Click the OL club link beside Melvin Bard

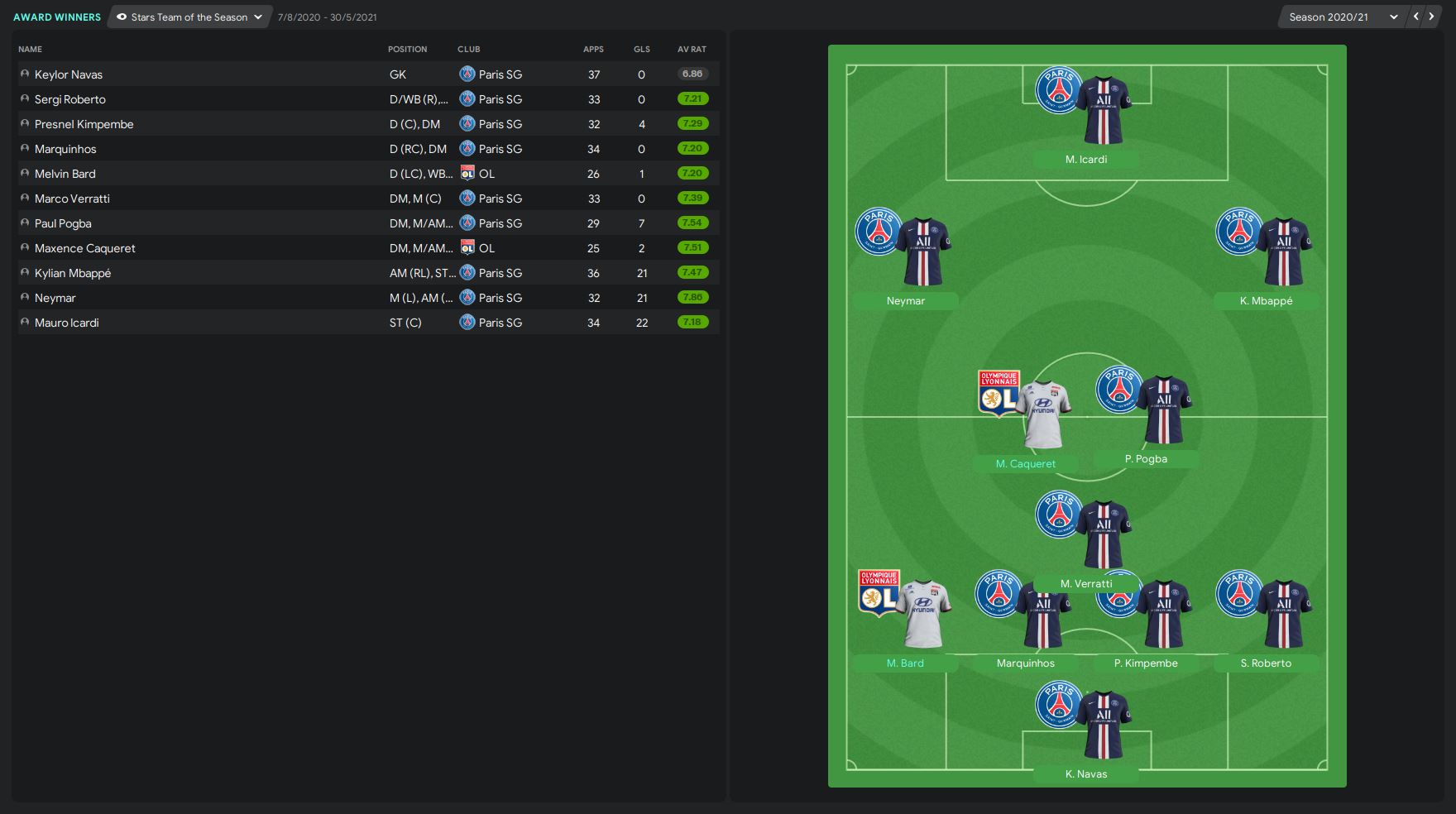[x=486, y=174]
